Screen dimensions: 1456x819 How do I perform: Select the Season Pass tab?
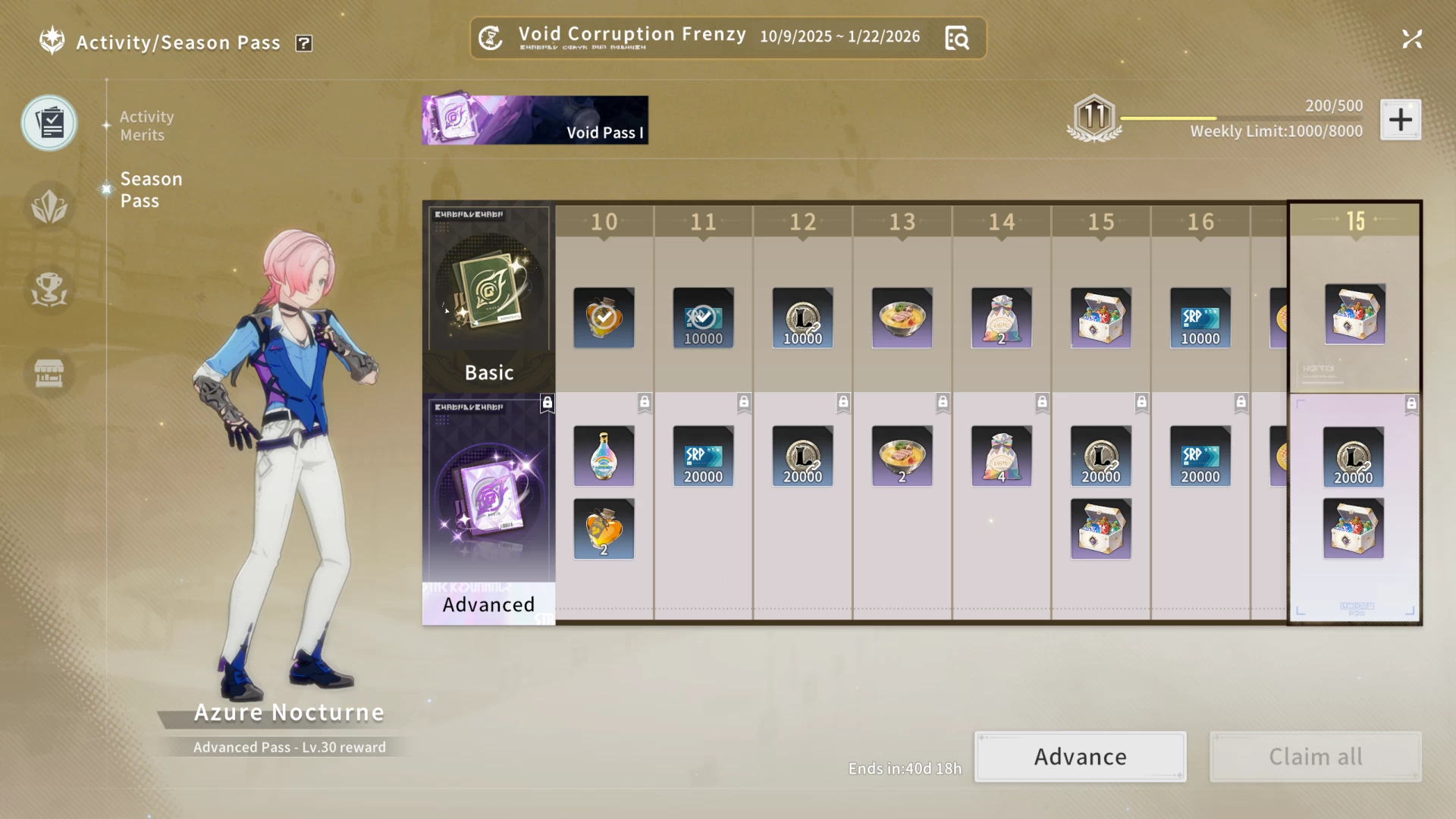(151, 190)
